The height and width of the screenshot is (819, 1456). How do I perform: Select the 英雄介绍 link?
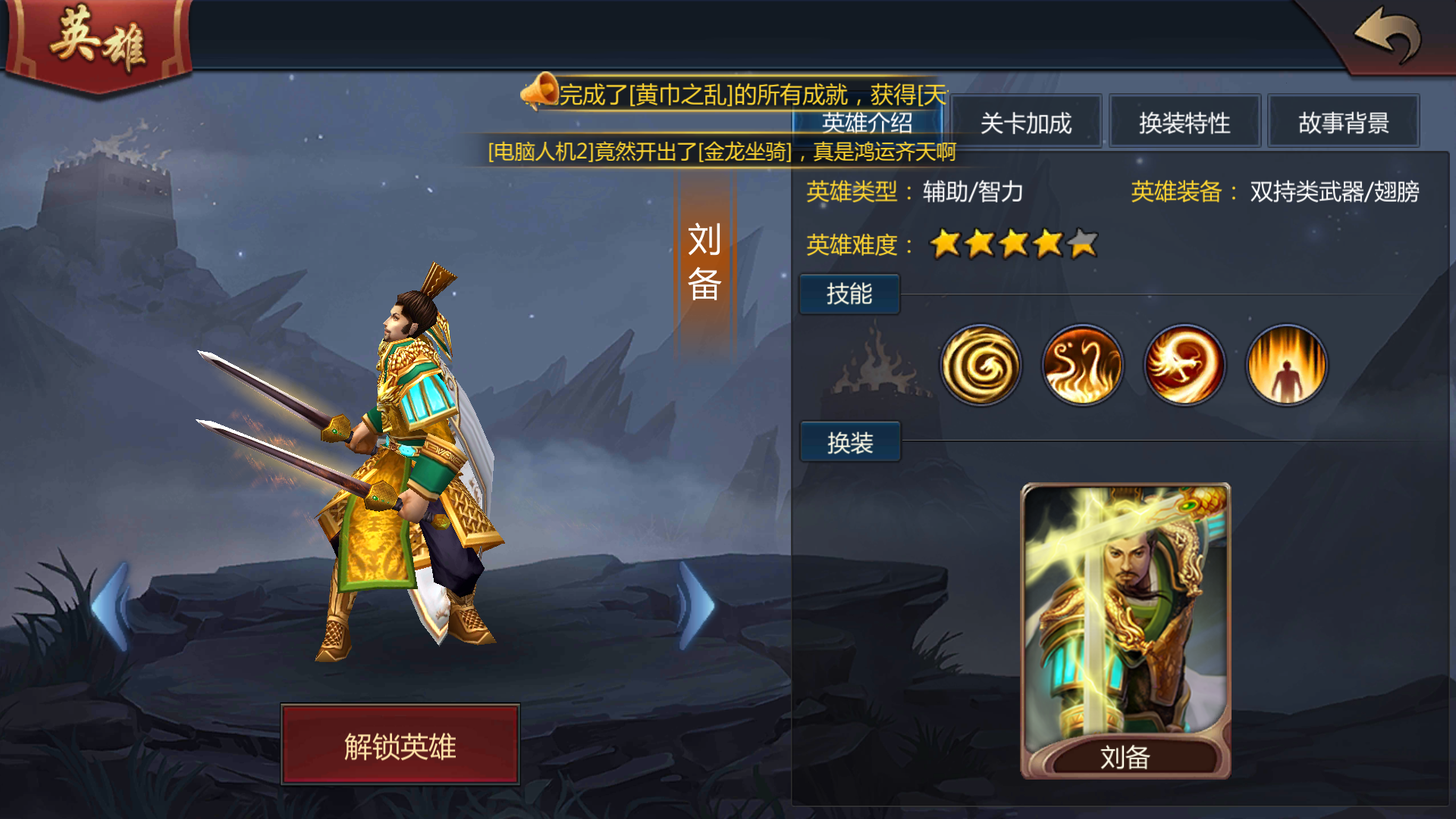[866, 124]
